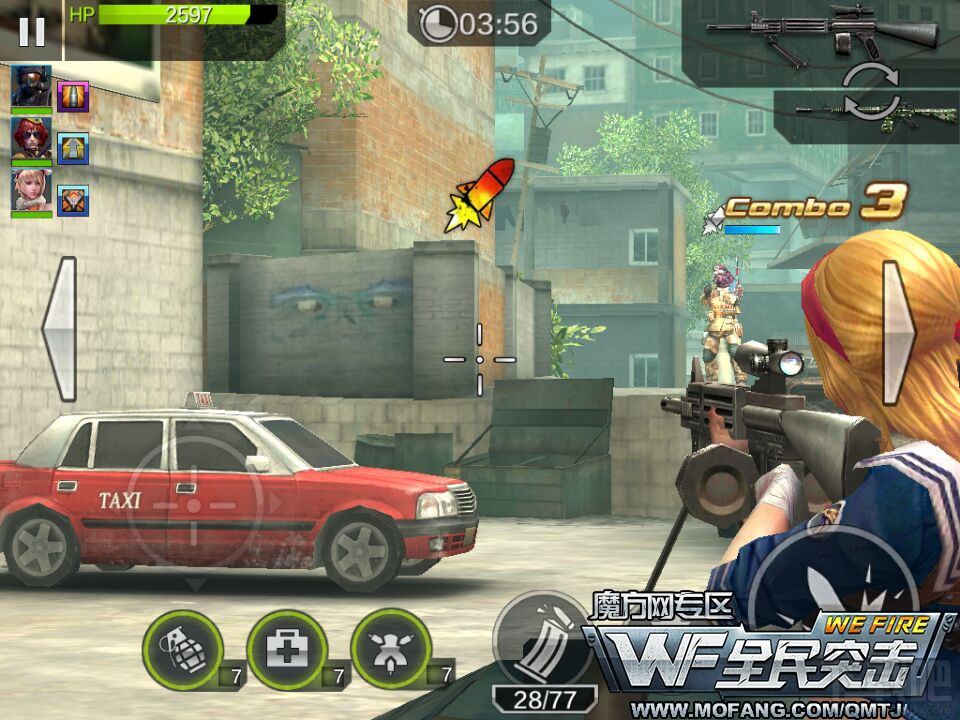
Task: Throw a grenade
Action: pyautogui.click(x=182, y=649)
